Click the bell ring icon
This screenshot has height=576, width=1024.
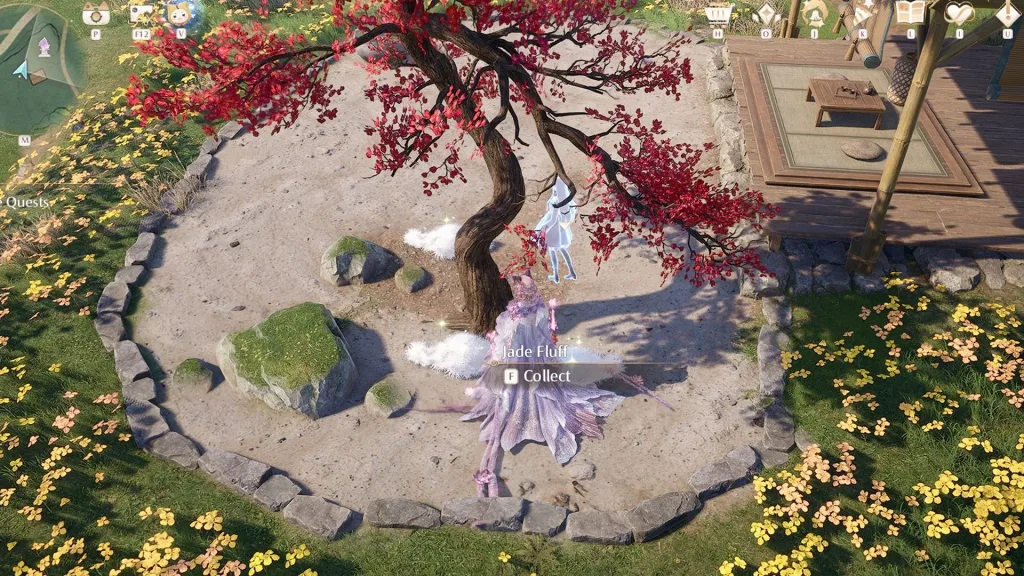point(815,13)
